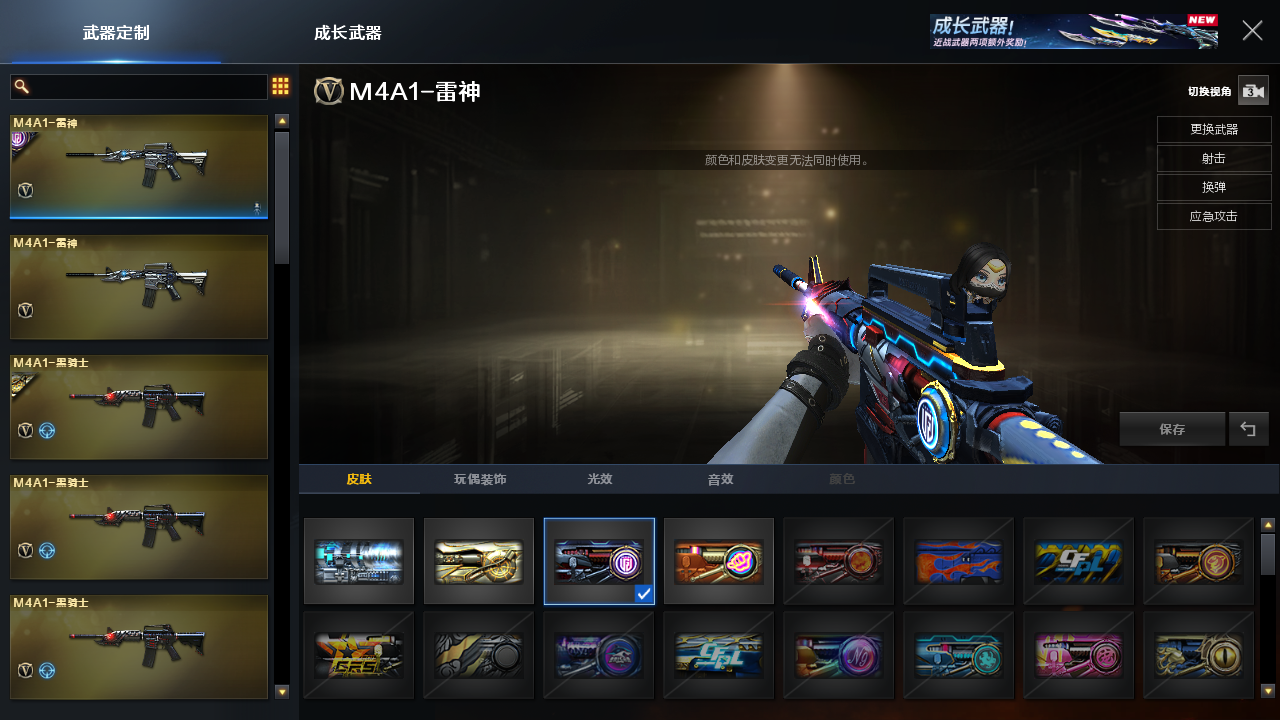Screen dimensions: 1280x720
Task: Open the 玩偶装饰 tab
Action: (x=480, y=479)
